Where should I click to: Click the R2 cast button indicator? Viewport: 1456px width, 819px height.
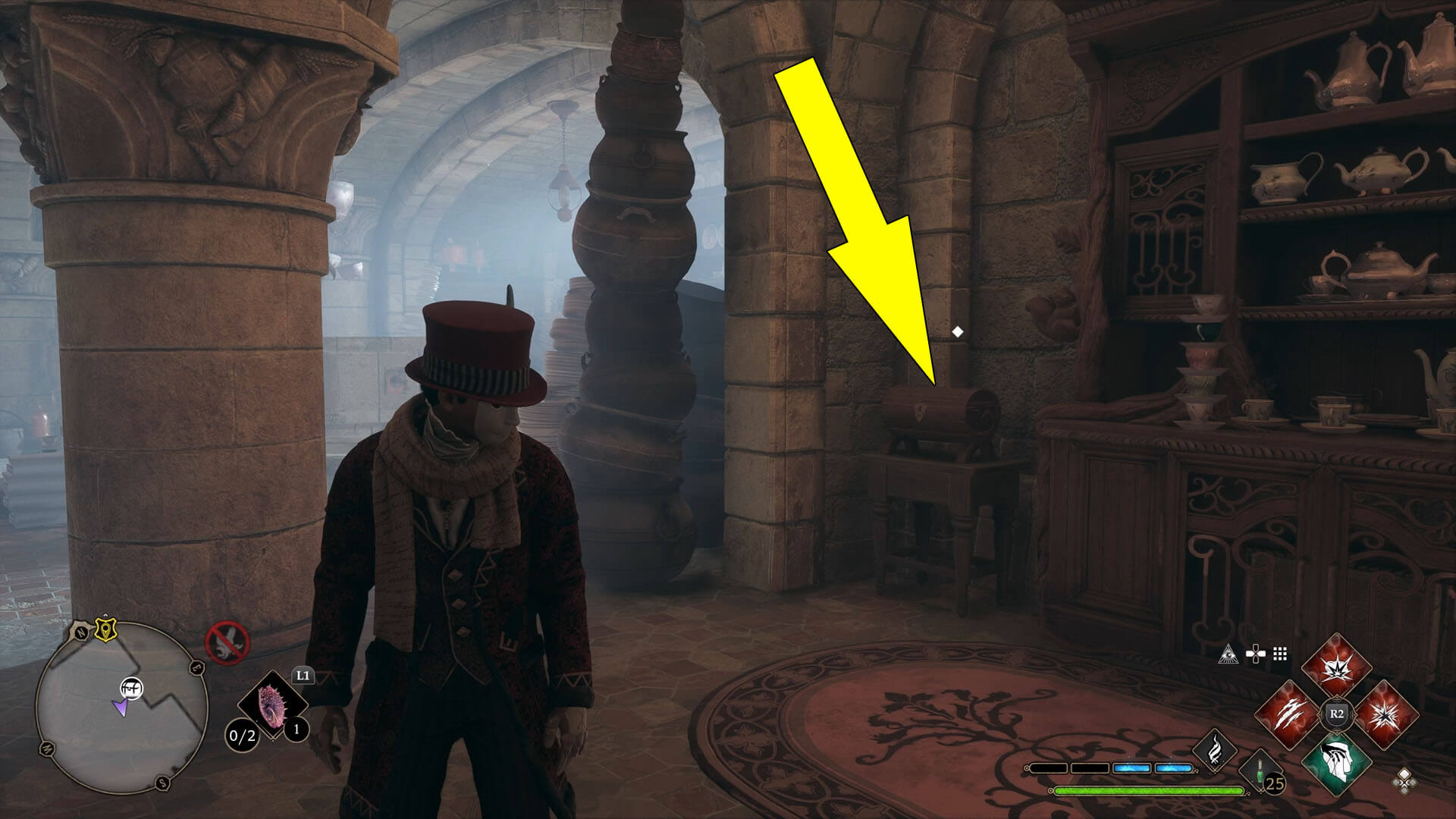pos(1336,713)
